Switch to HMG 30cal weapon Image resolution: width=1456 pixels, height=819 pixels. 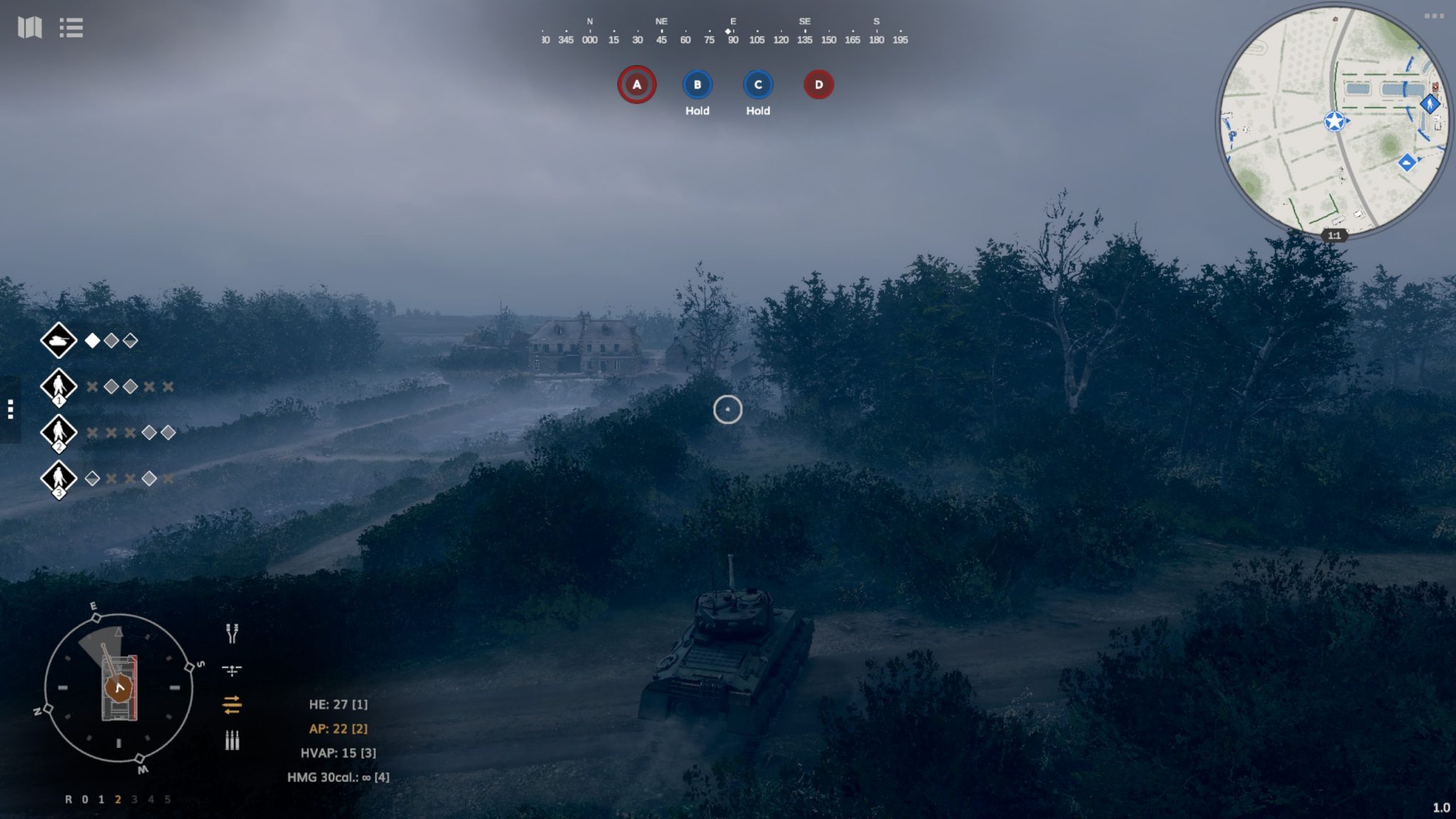pos(338,777)
